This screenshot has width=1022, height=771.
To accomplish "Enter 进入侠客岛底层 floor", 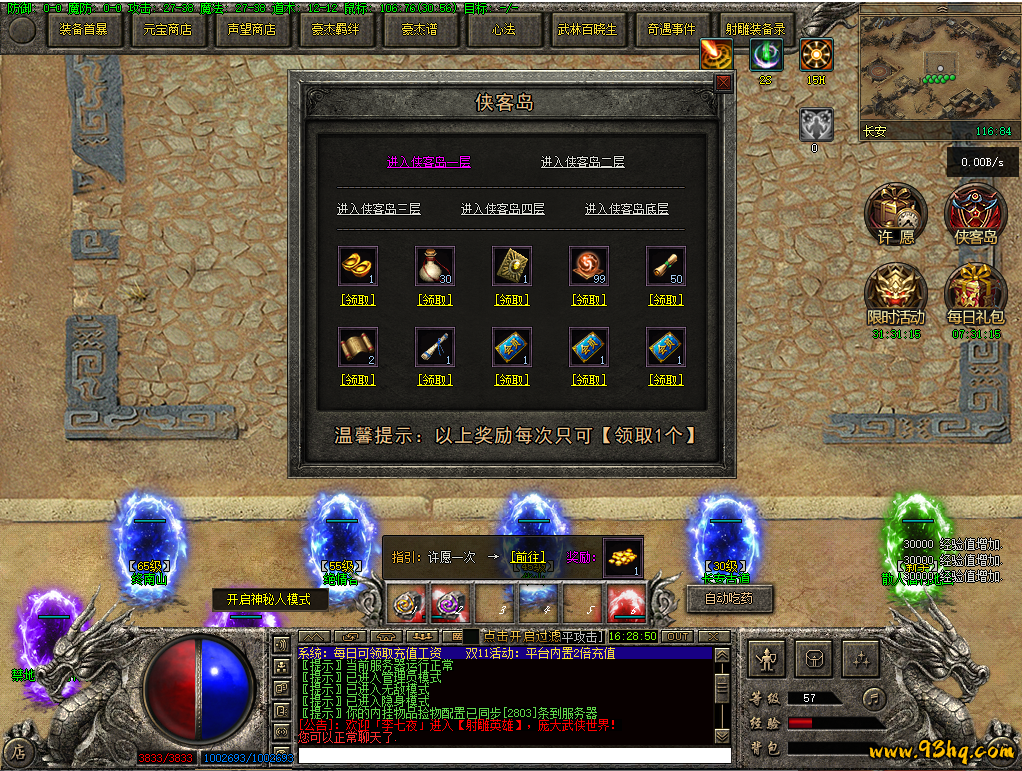I will point(626,209).
